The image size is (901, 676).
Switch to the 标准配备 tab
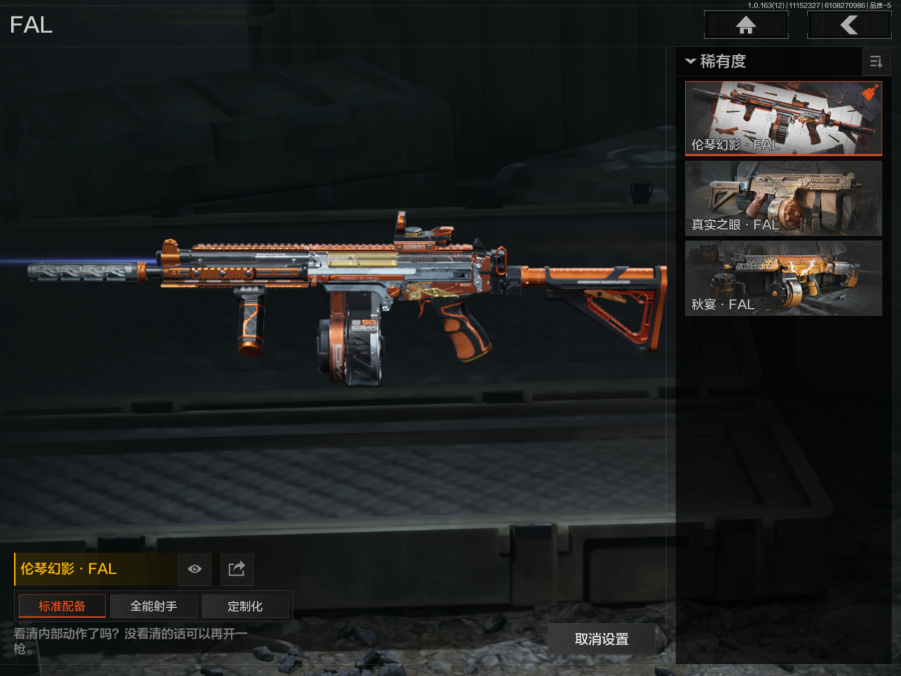point(62,606)
